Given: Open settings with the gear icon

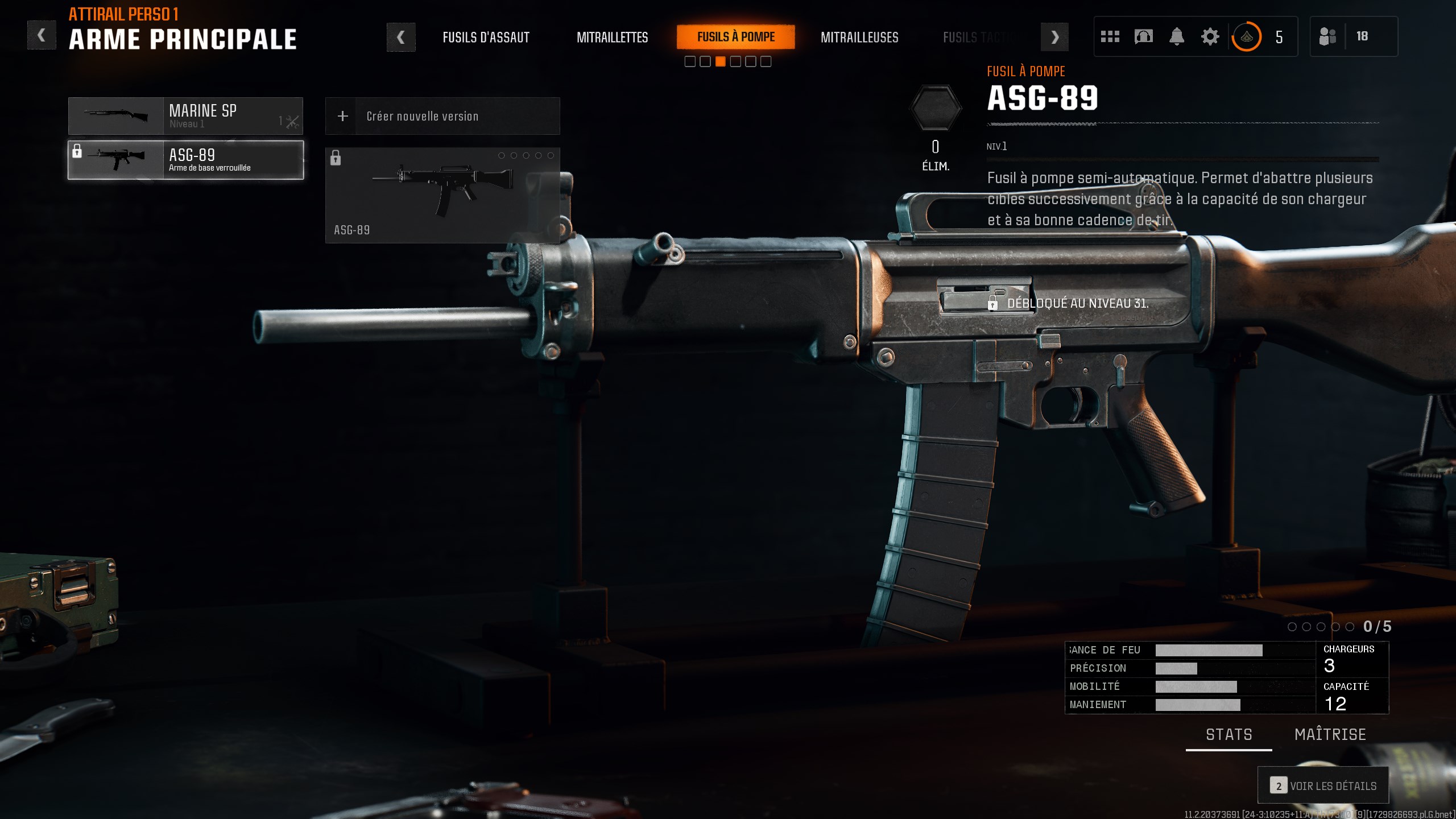Looking at the screenshot, I should point(1210,36).
